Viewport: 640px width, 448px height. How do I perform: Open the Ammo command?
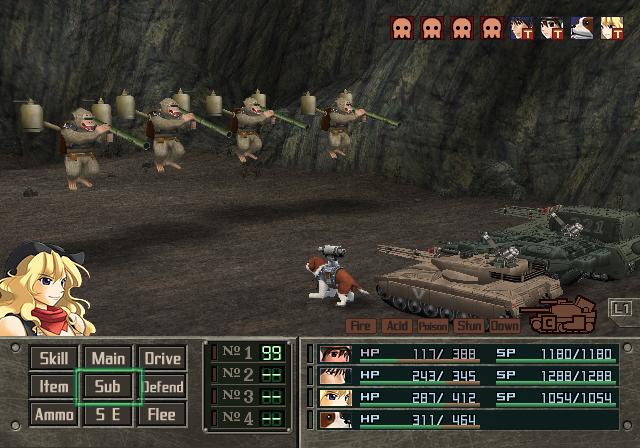pos(52,414)
